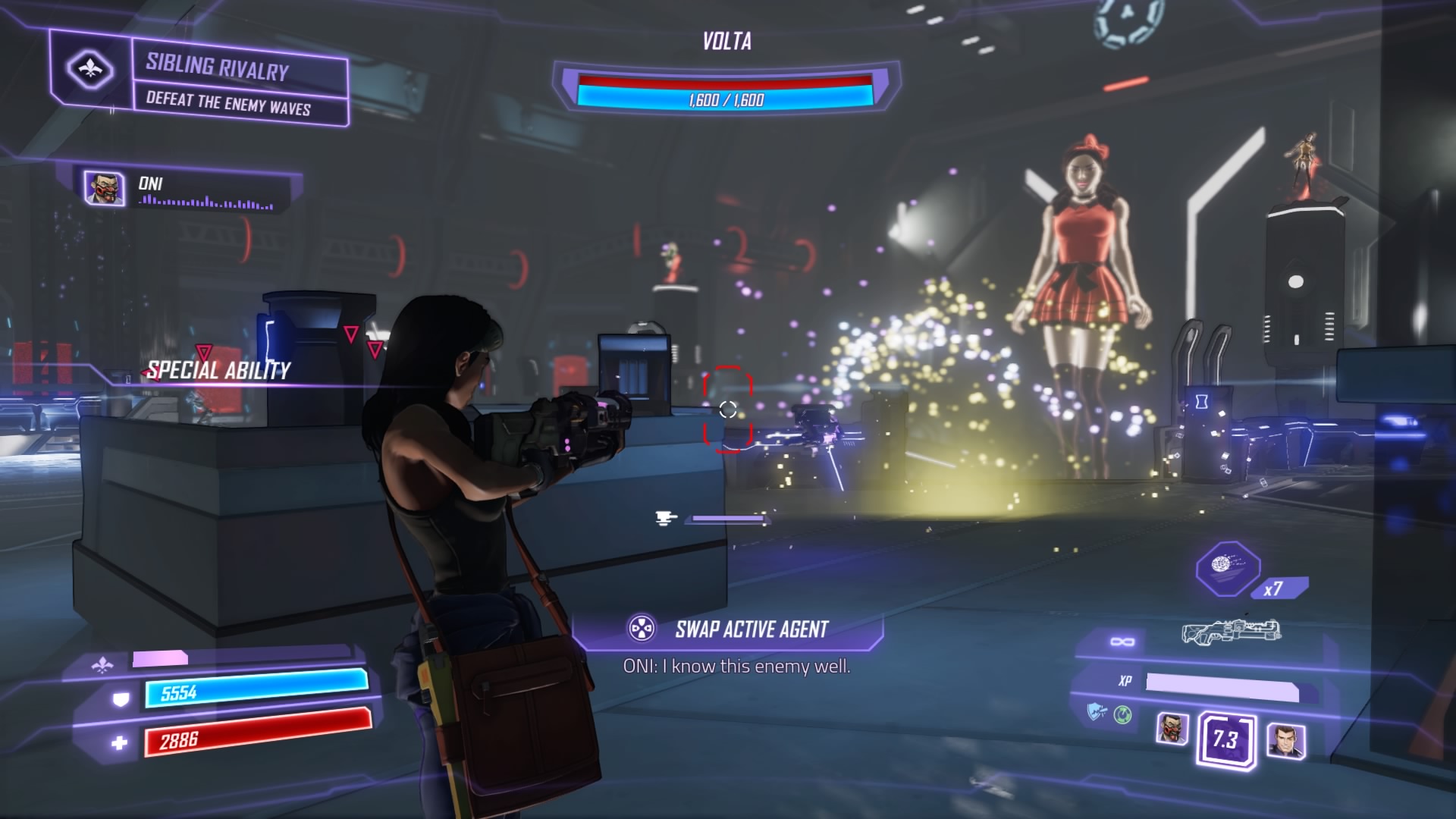Switch to the dark-haired male agent portrait
1456x819 pixels.
(x=1285, y=739)
